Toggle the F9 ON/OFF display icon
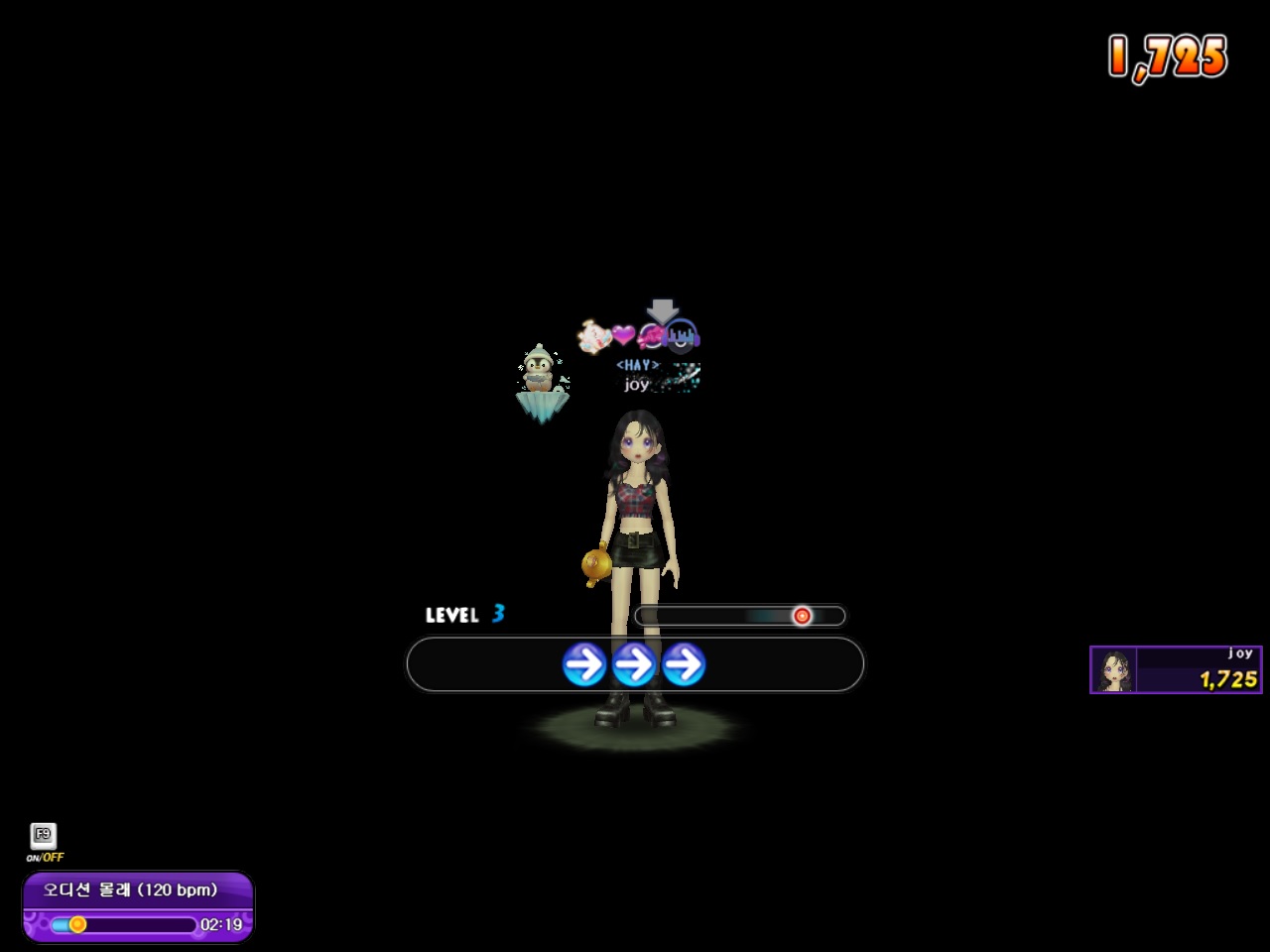This screenshot has width=1270, height=952. pyautogui.click(x=44, y=836)
